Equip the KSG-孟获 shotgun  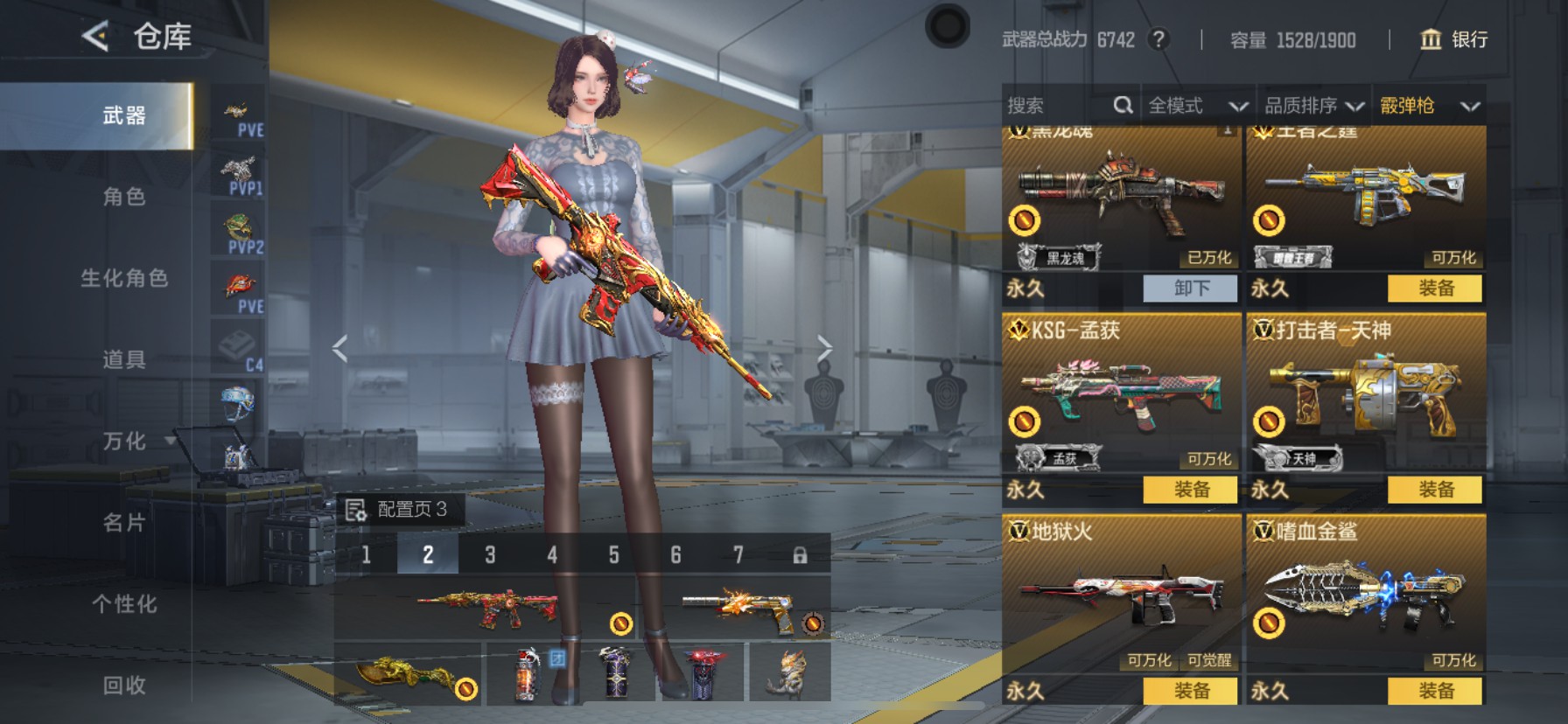[x=1191, y=490]
